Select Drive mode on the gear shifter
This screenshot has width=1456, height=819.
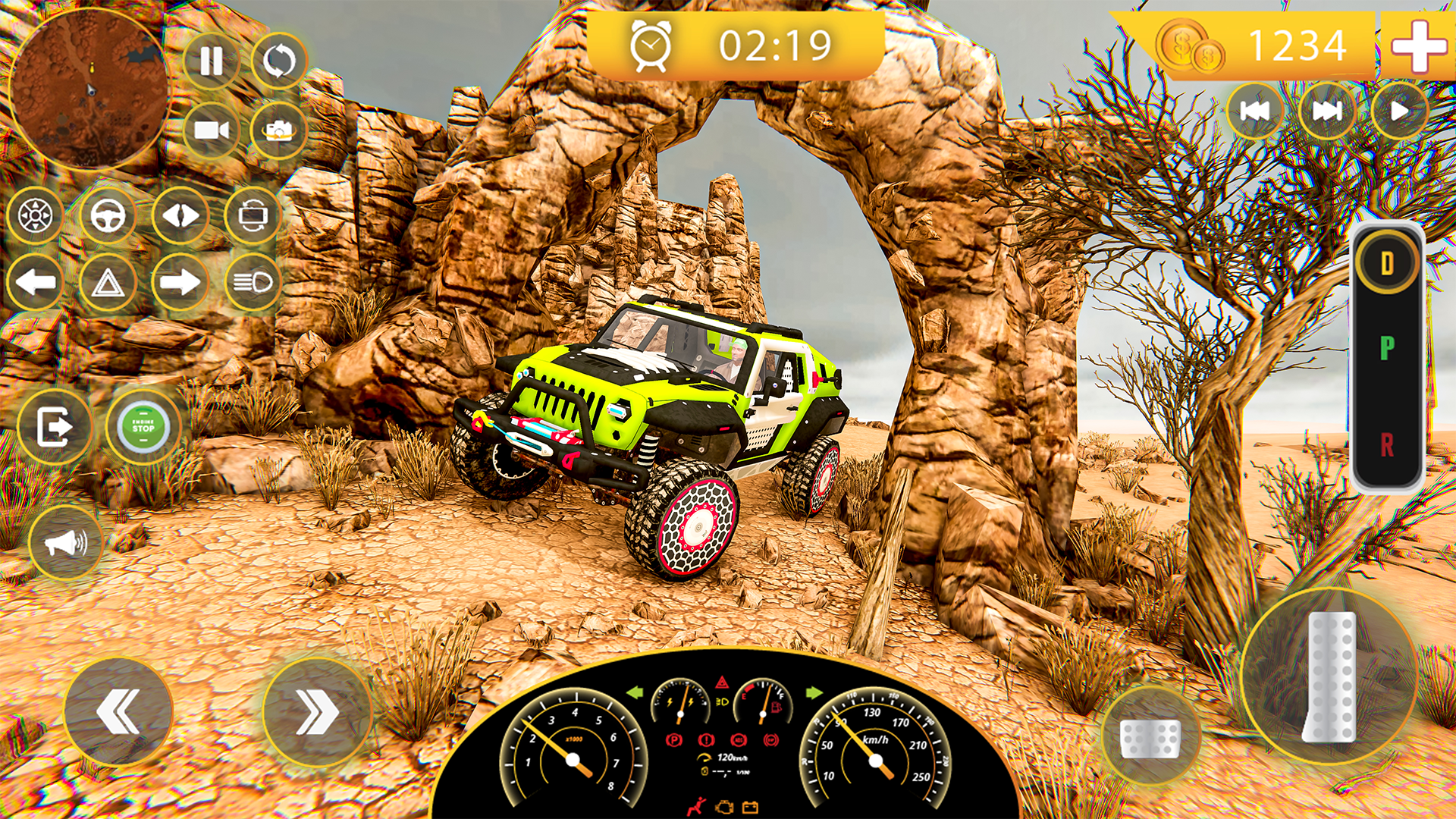[1388, 260]
